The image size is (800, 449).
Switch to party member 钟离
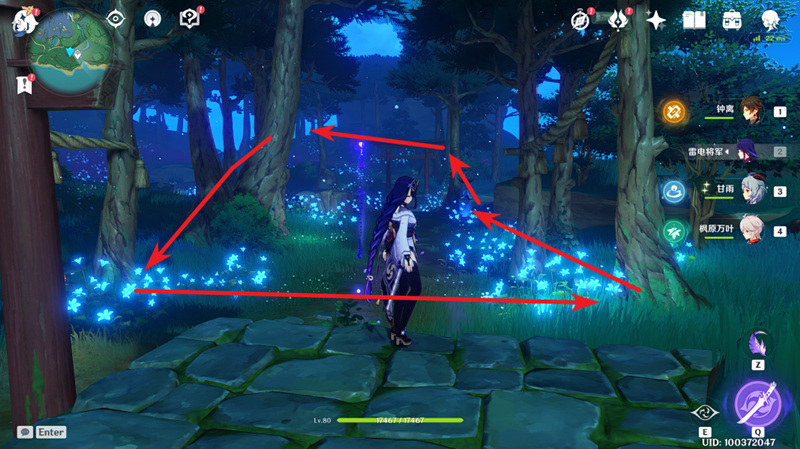[751, 111]
